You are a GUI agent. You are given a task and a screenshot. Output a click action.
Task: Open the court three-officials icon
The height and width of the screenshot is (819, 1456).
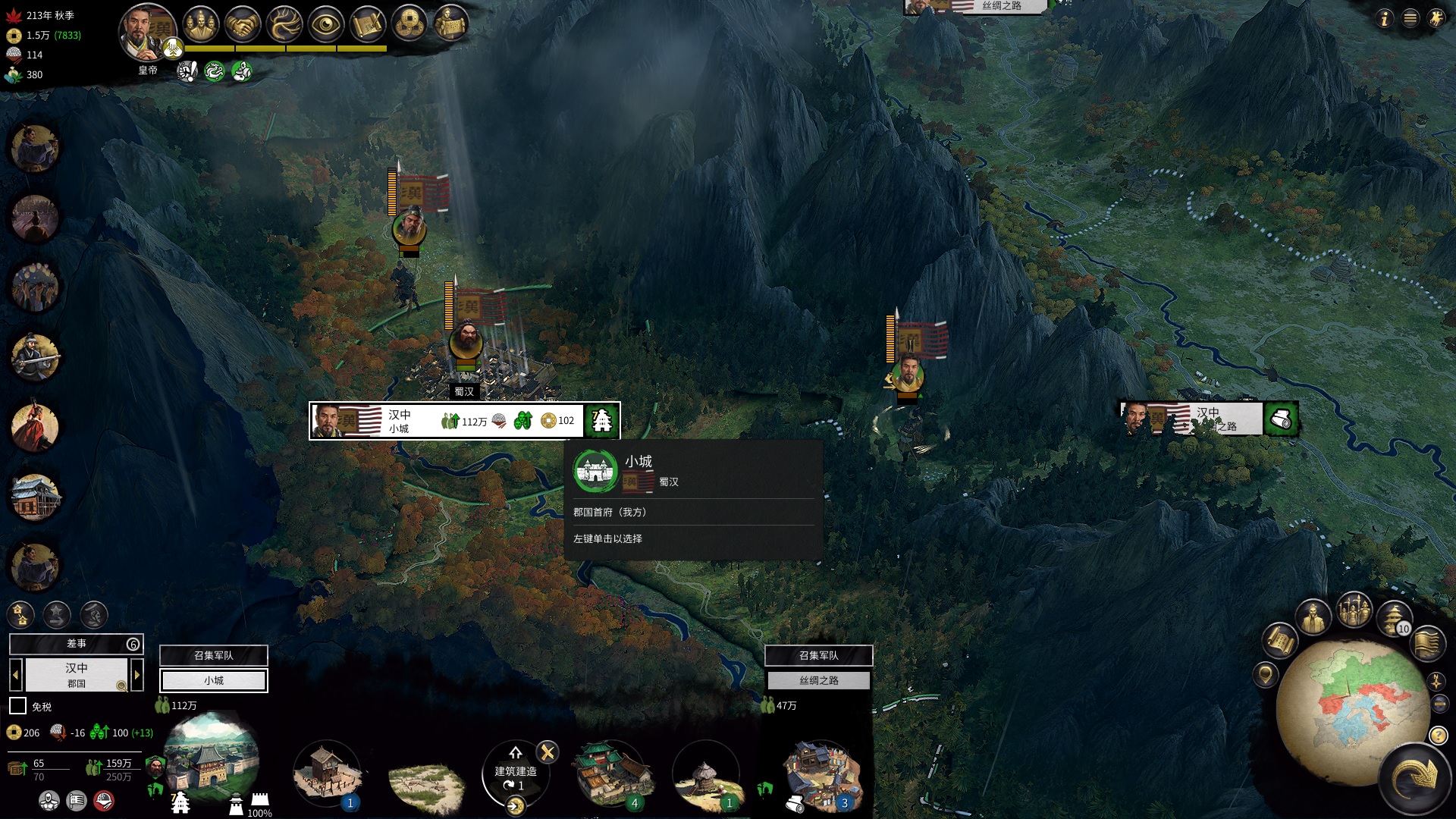[x=200, y=25]
